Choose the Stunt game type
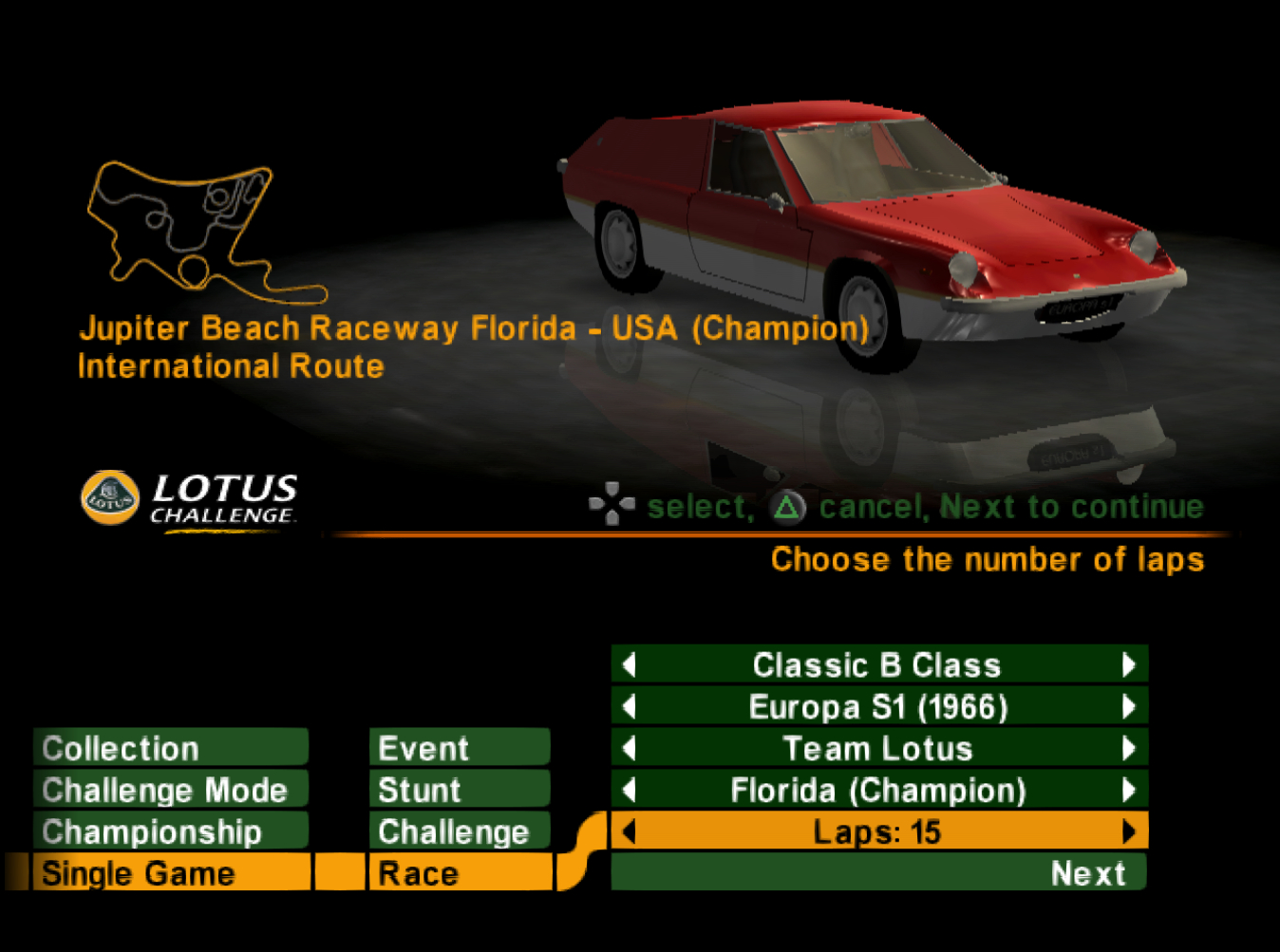This screenshot has width=1280, height=952. pyautogui.click(x=460, y=790)
